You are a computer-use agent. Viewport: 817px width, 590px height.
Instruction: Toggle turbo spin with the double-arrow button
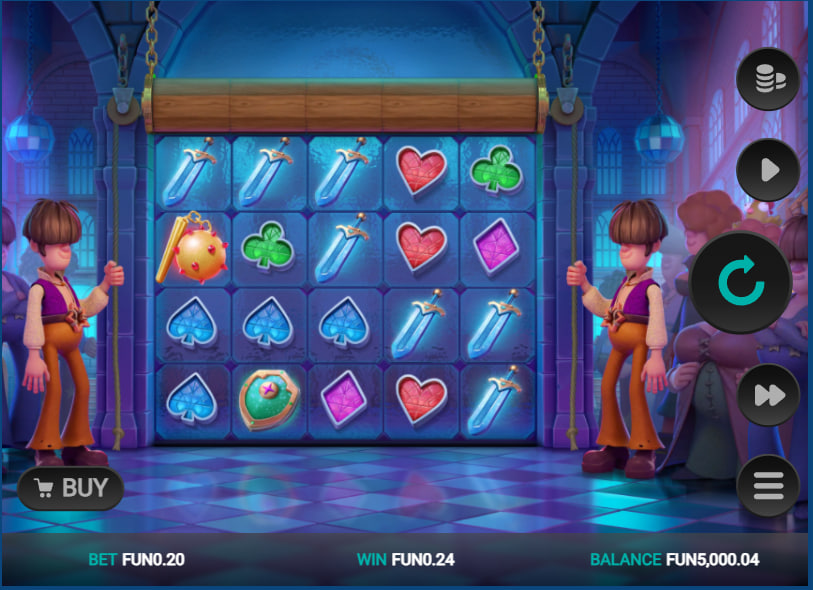pos(768,395)
